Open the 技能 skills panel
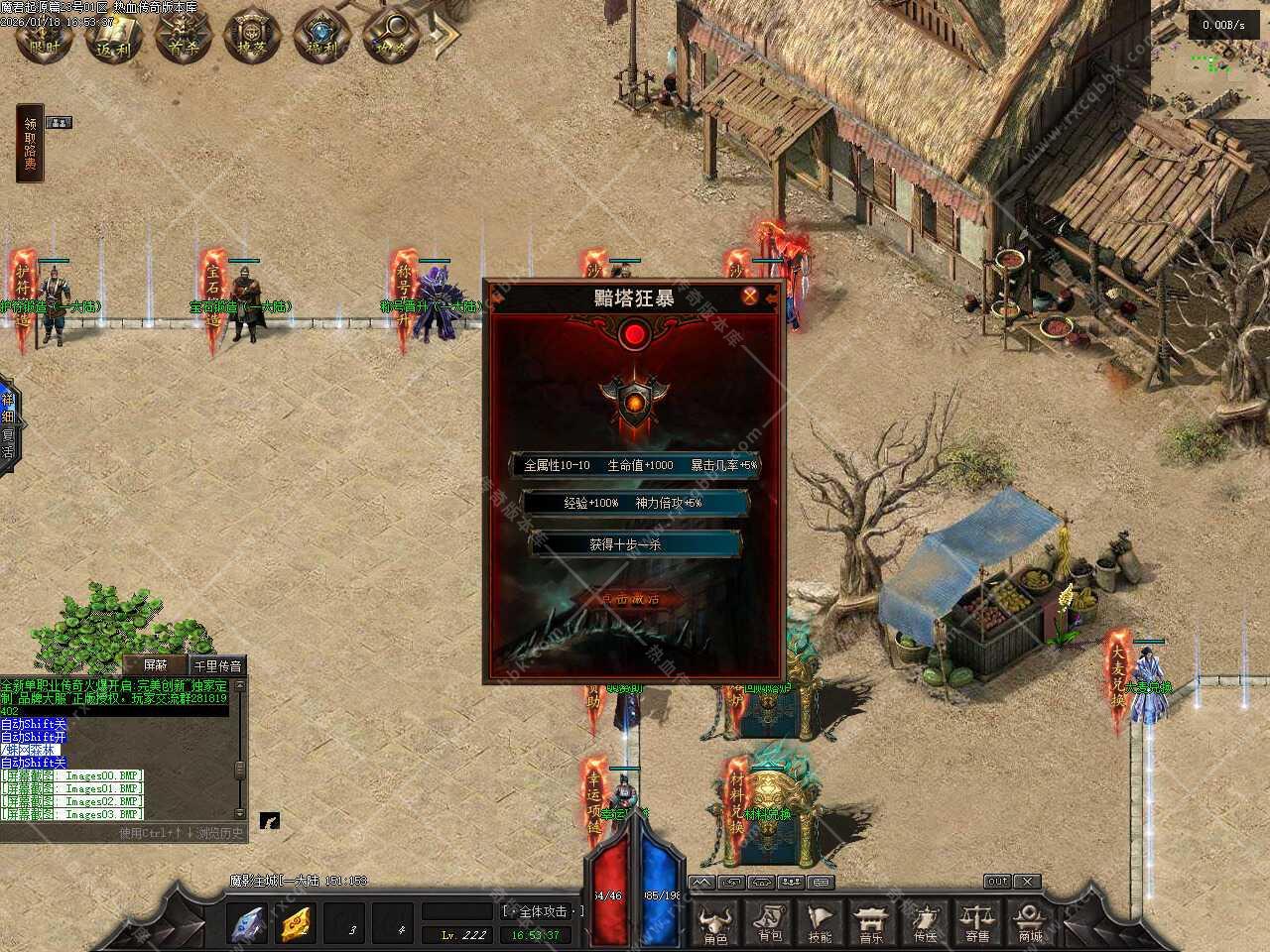Image resolution: width=1270 pixels, height=952 pixels. 821,922
